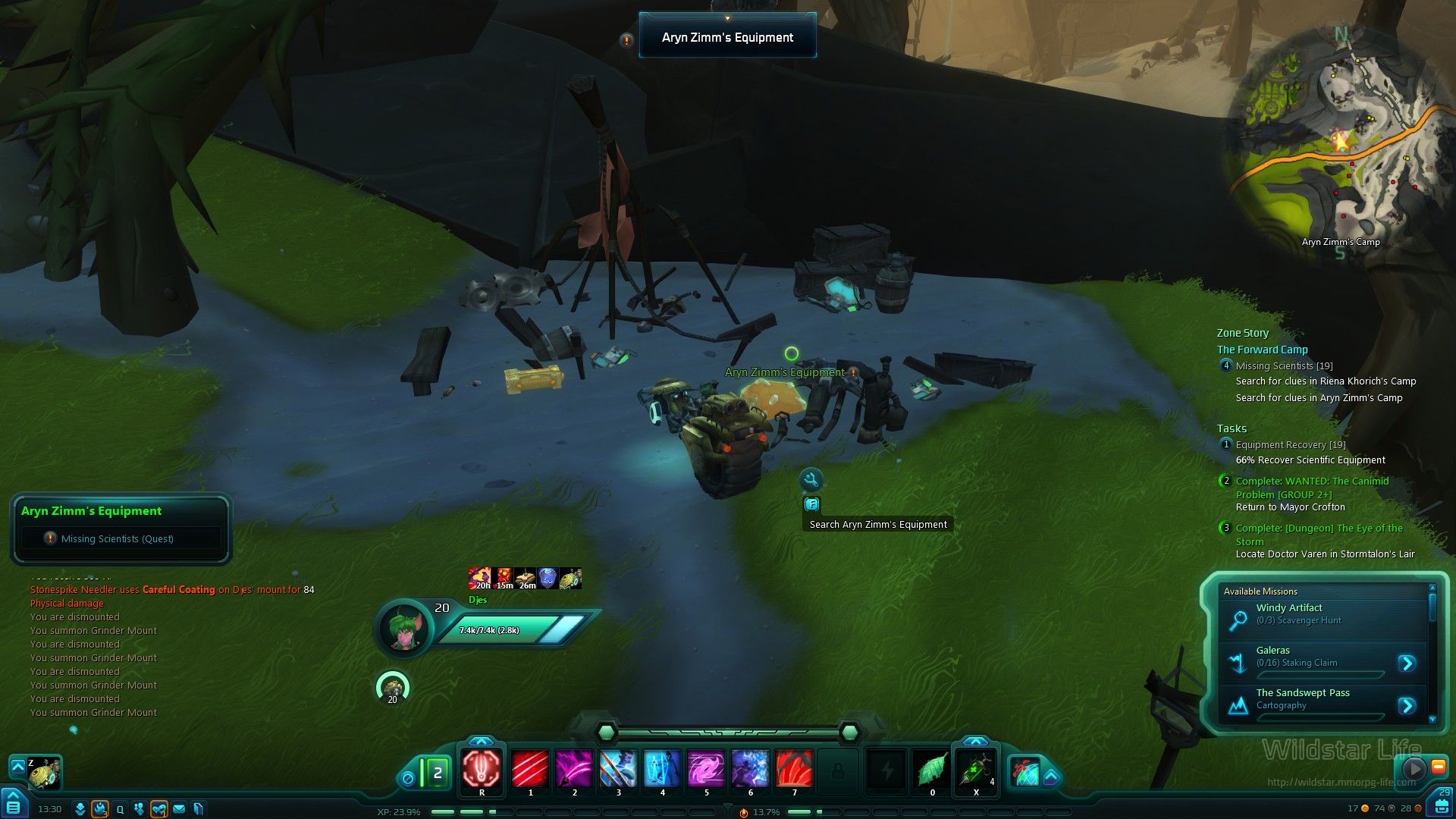The image size is (1456, 819).
Task: Open the main menu button with list icon
Action: (x=14, y=805)
